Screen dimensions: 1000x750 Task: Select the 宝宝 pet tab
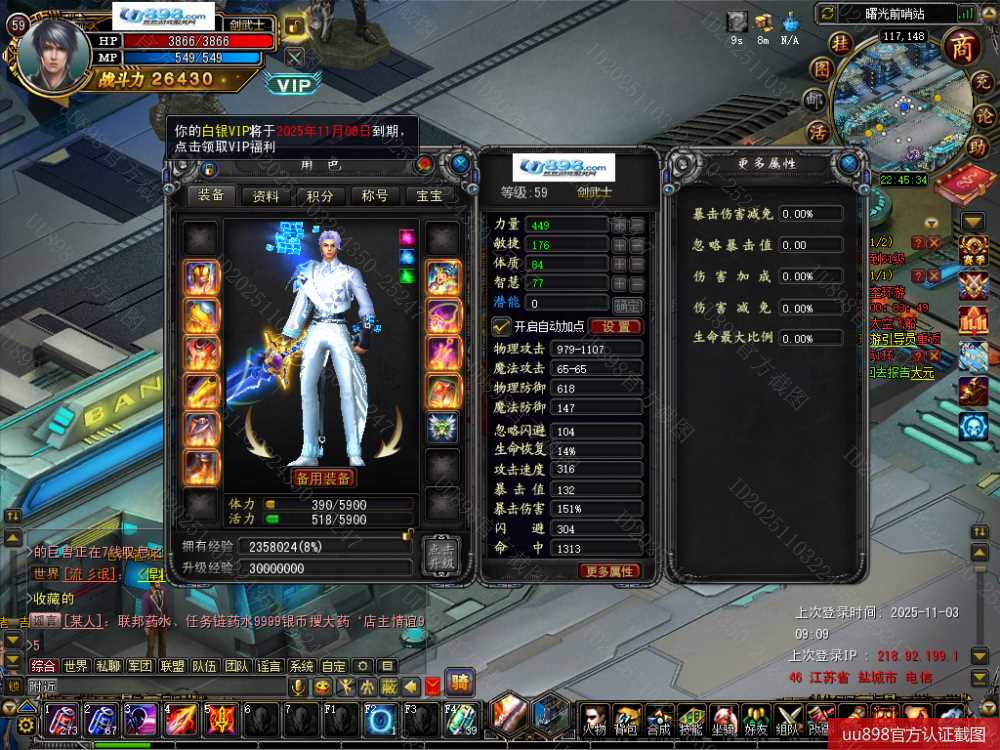[x=429, y=196]
